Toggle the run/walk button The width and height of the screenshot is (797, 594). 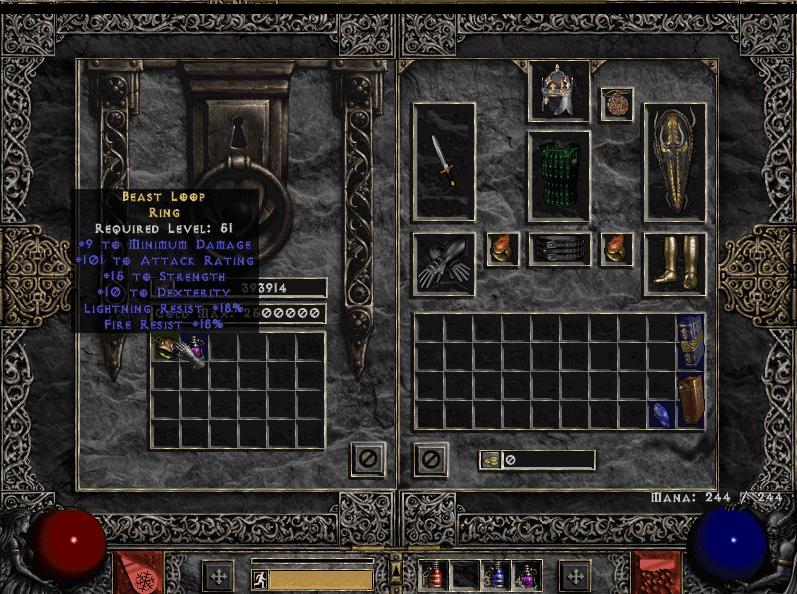pos(258,578)
